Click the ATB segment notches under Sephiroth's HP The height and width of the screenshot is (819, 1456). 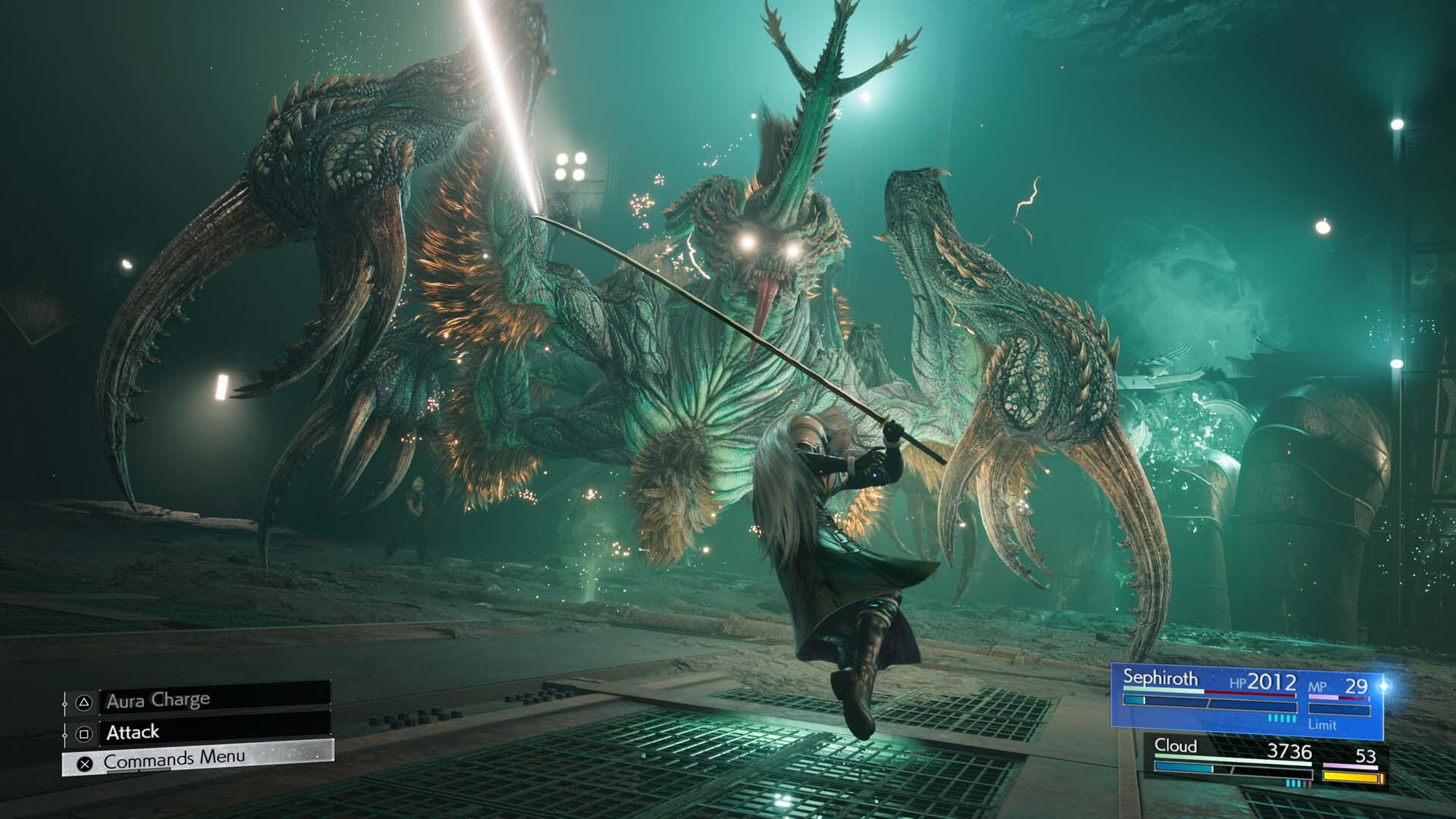point(1282,718)
